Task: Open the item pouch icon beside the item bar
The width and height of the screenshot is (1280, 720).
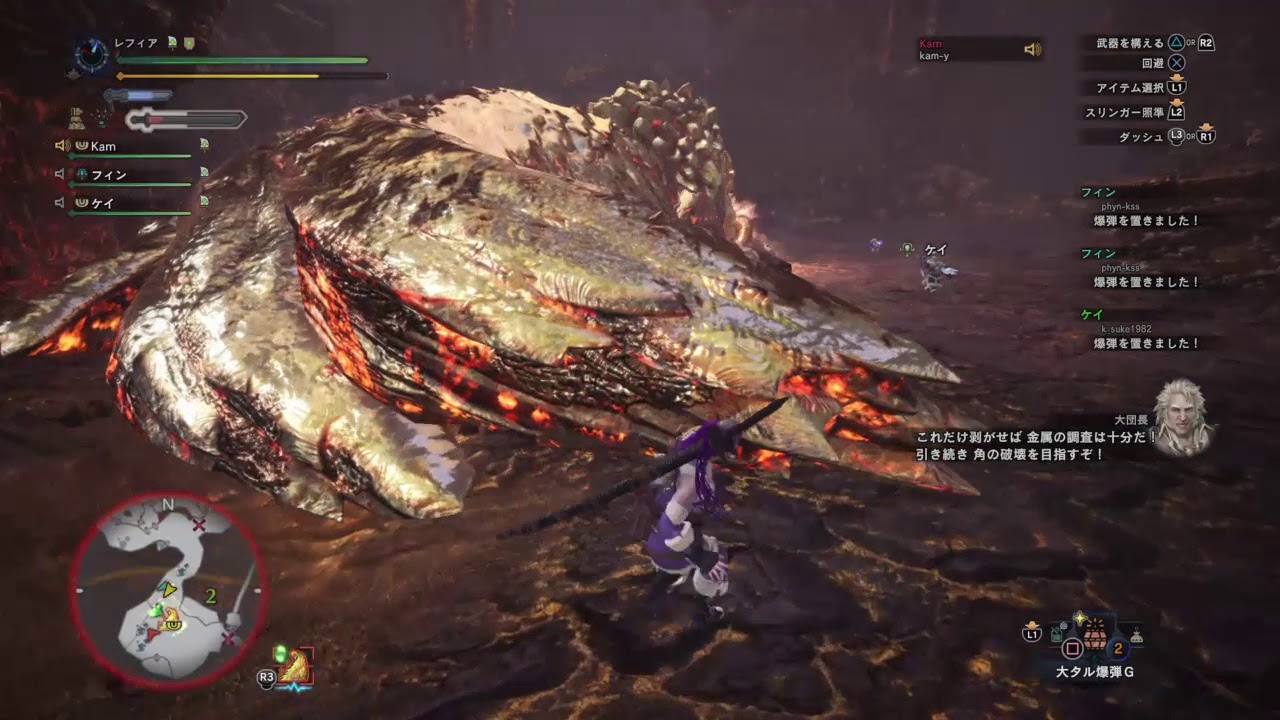Action: 1138,638
